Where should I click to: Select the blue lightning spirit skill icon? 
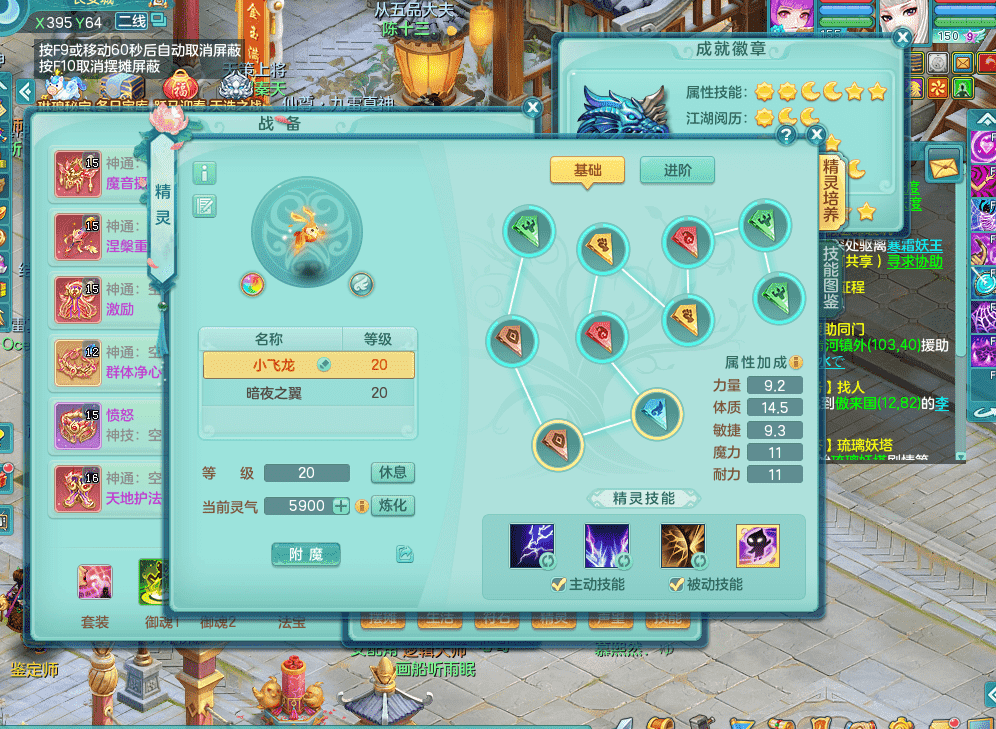(x=532, y=546)
